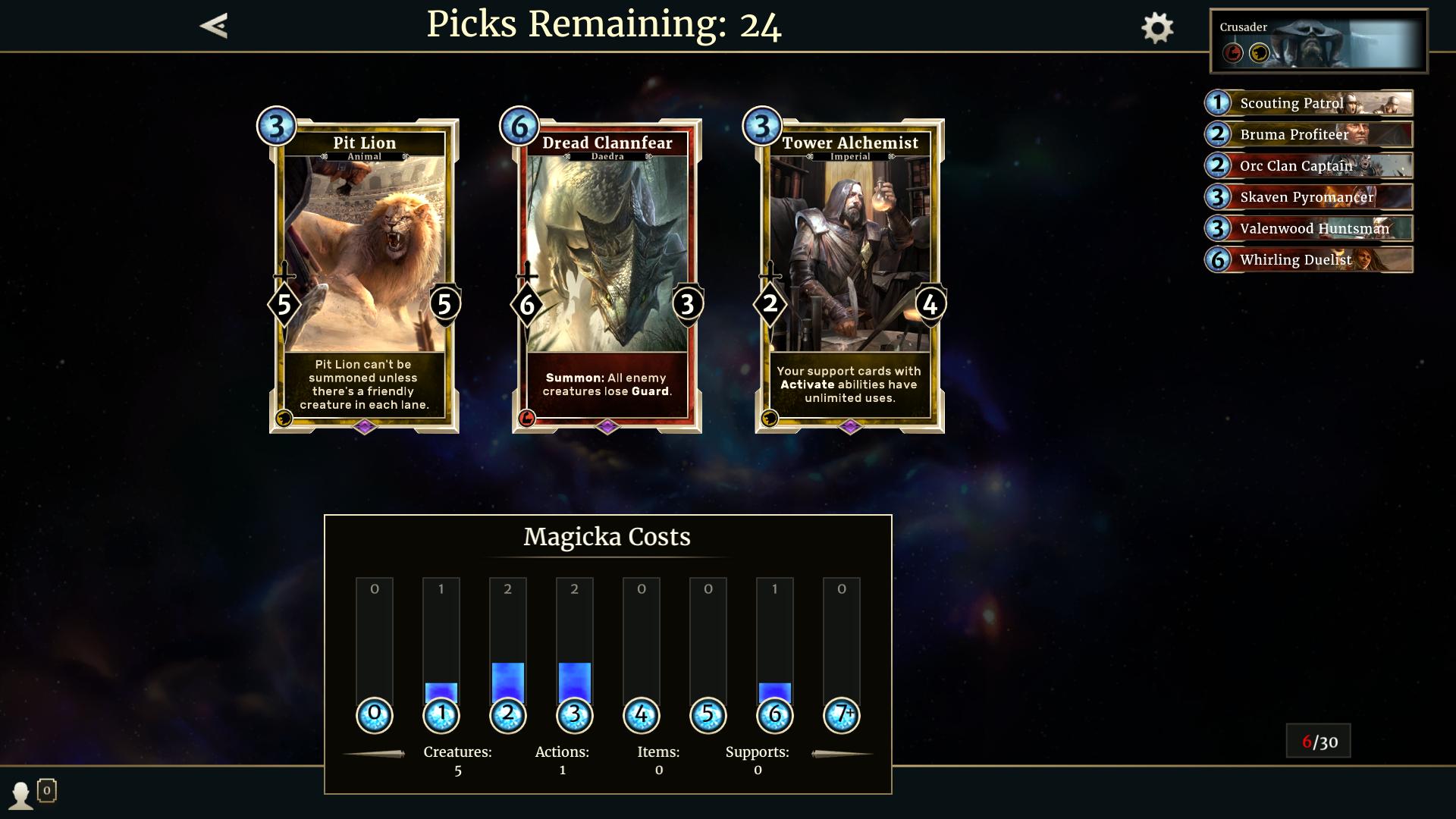Click Skaven Pyromancer in the deck list

pyautogui.click(x=1309, y=197)
